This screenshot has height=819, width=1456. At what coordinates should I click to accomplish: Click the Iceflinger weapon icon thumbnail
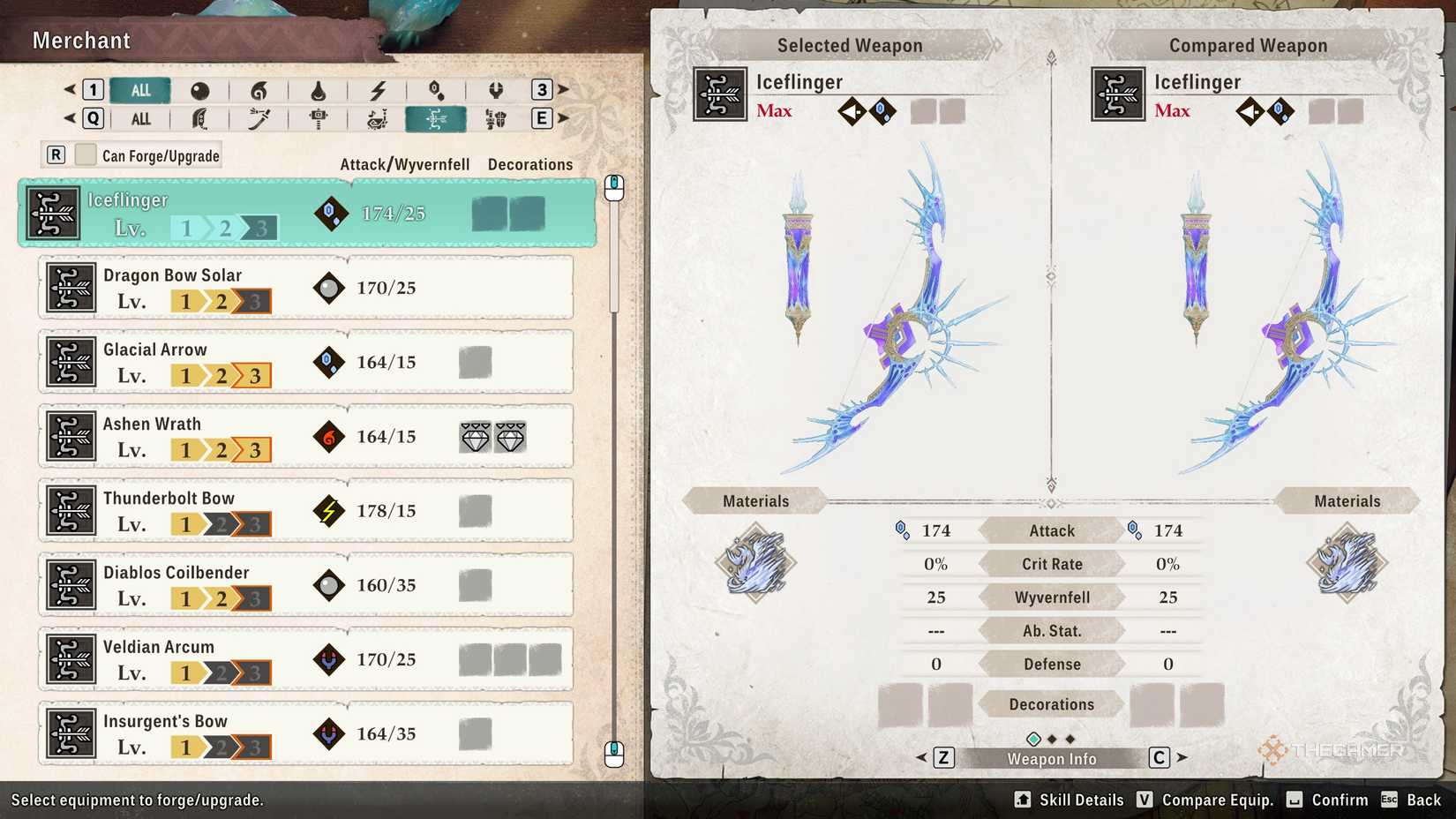[53, 212]
